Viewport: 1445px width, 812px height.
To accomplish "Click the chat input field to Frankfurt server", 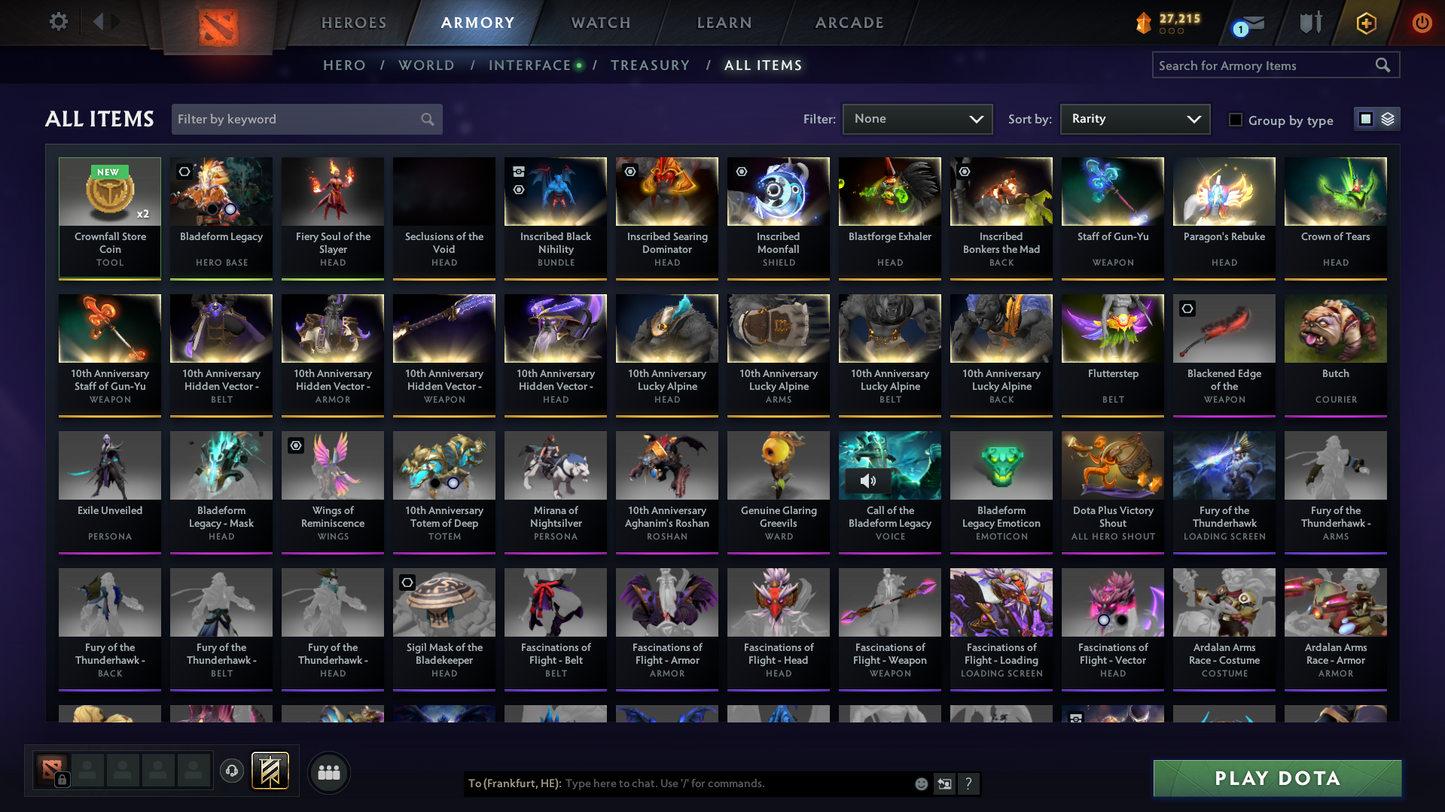I will (x=700, y=784).
